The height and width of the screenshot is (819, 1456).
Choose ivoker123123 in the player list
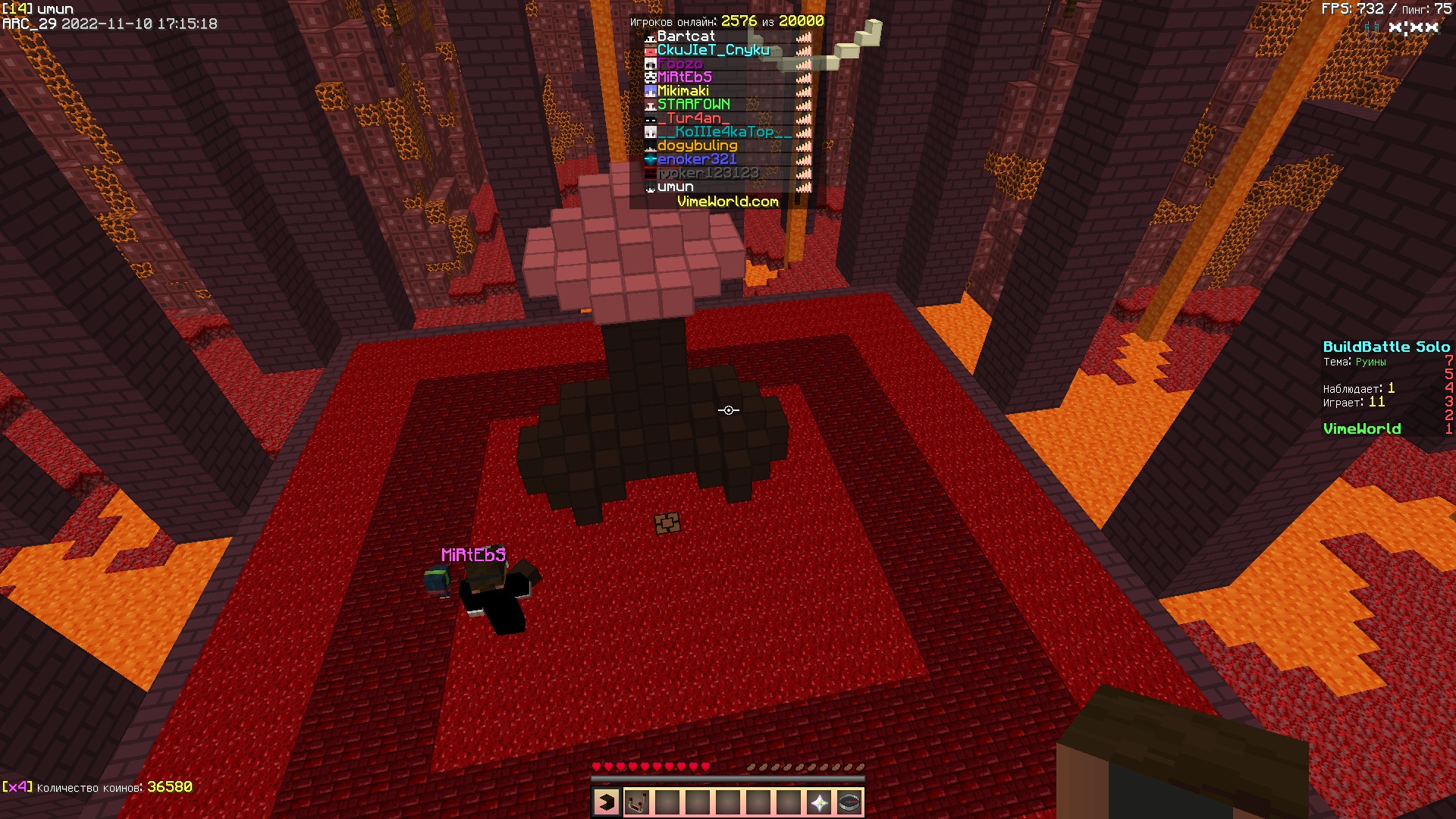click(708, 173)
